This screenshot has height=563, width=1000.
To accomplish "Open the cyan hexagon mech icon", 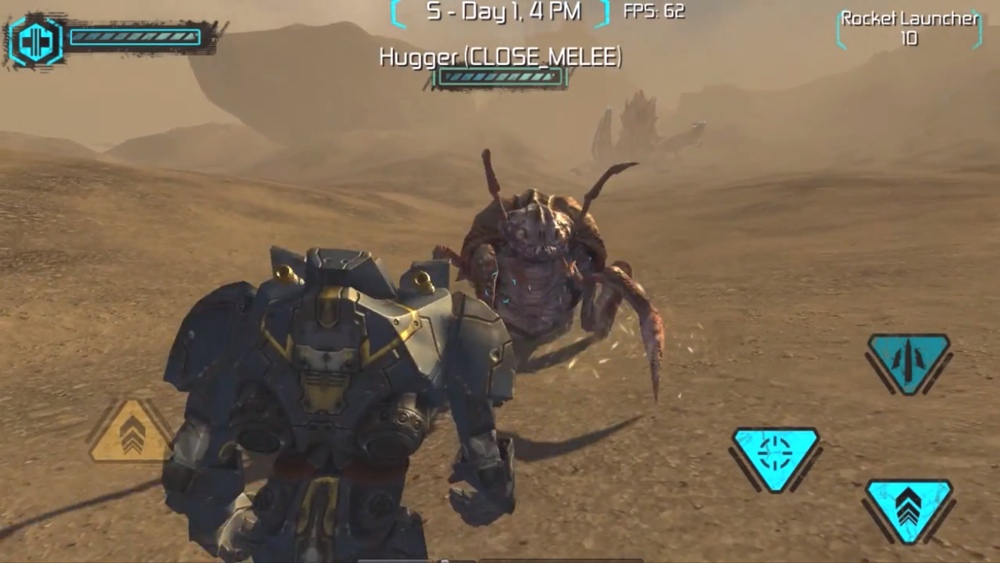I will click(36, 41).
